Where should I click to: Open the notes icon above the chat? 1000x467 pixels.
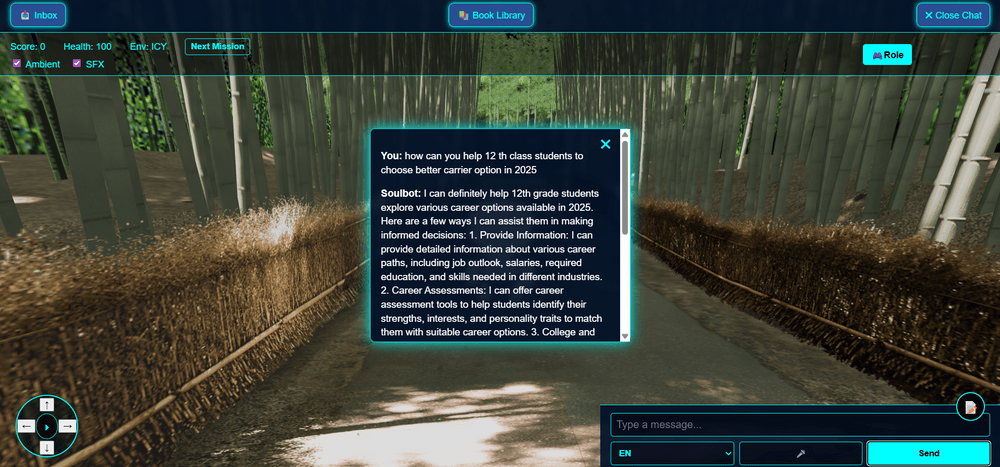(x=970, y=407)
